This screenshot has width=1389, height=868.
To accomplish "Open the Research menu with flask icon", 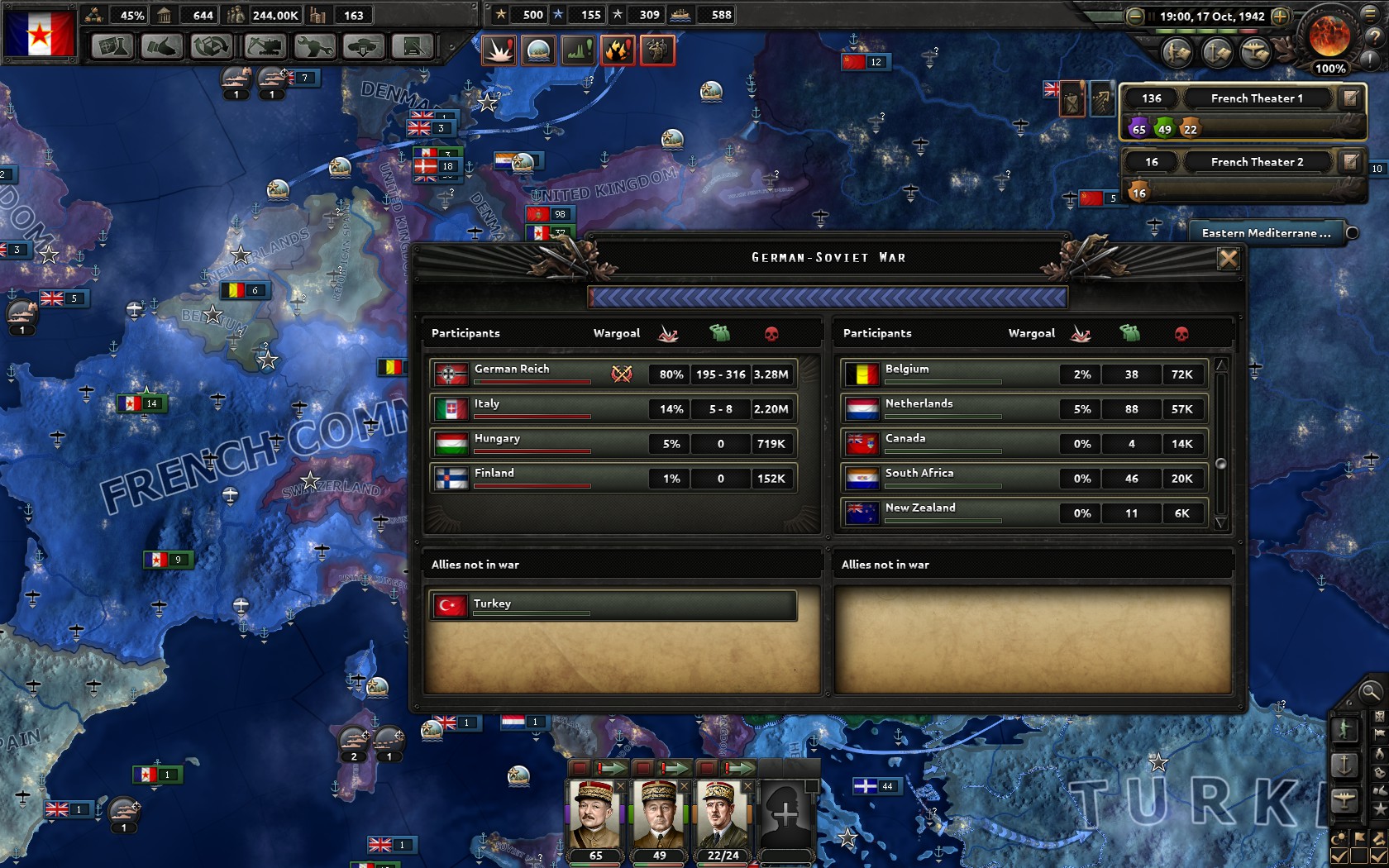I will point(112,47).
